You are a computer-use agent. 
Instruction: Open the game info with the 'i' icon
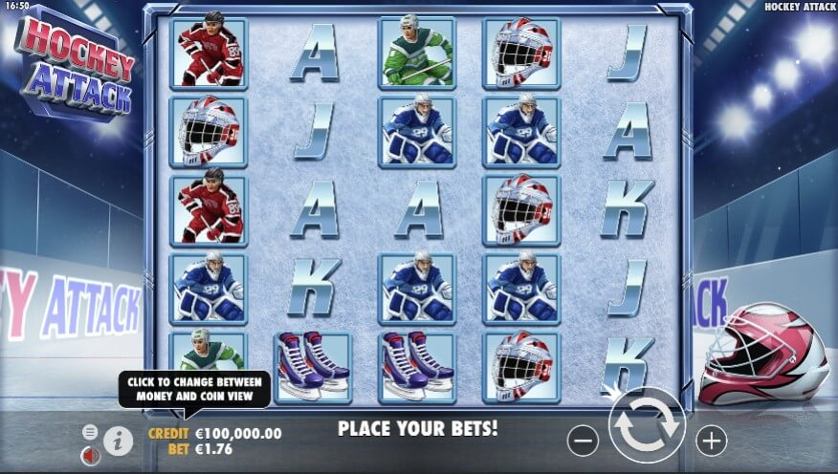coord(118,440)
